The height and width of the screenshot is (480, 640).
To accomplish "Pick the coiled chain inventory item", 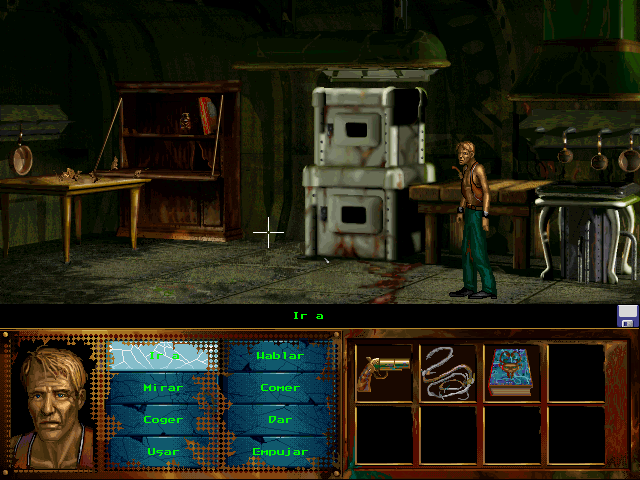I will (x=447, y=372).
